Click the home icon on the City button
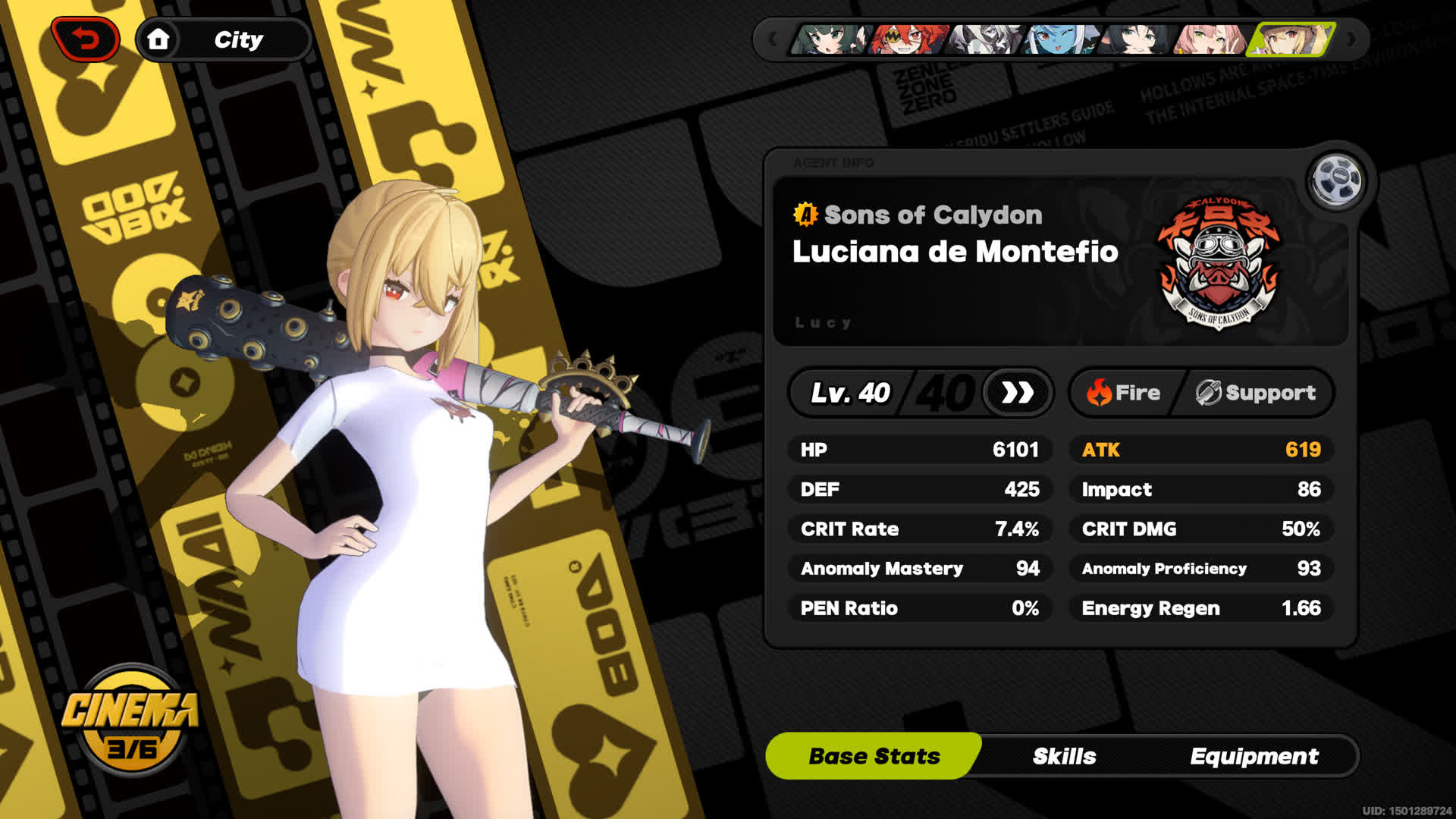This screenshot has height=819, width=1456. (159, 39)
